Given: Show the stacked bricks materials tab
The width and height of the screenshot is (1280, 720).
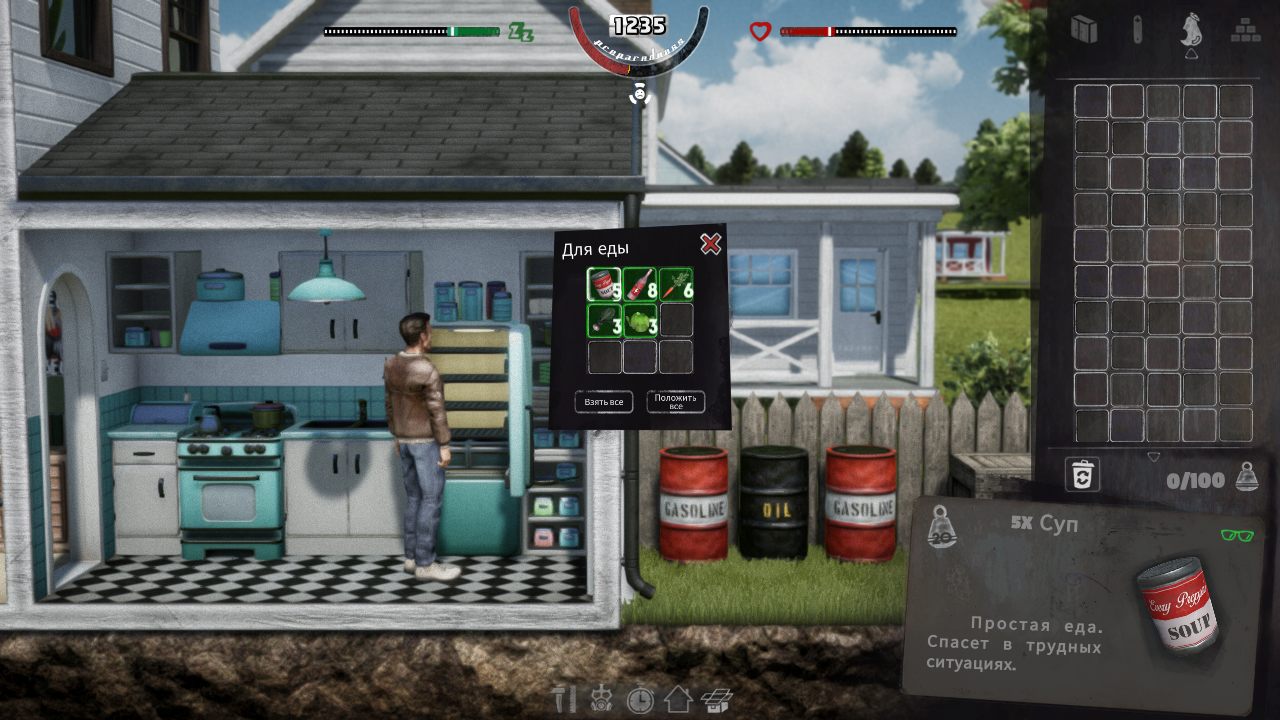Looking at the screenshot, I should [1243, 29].
